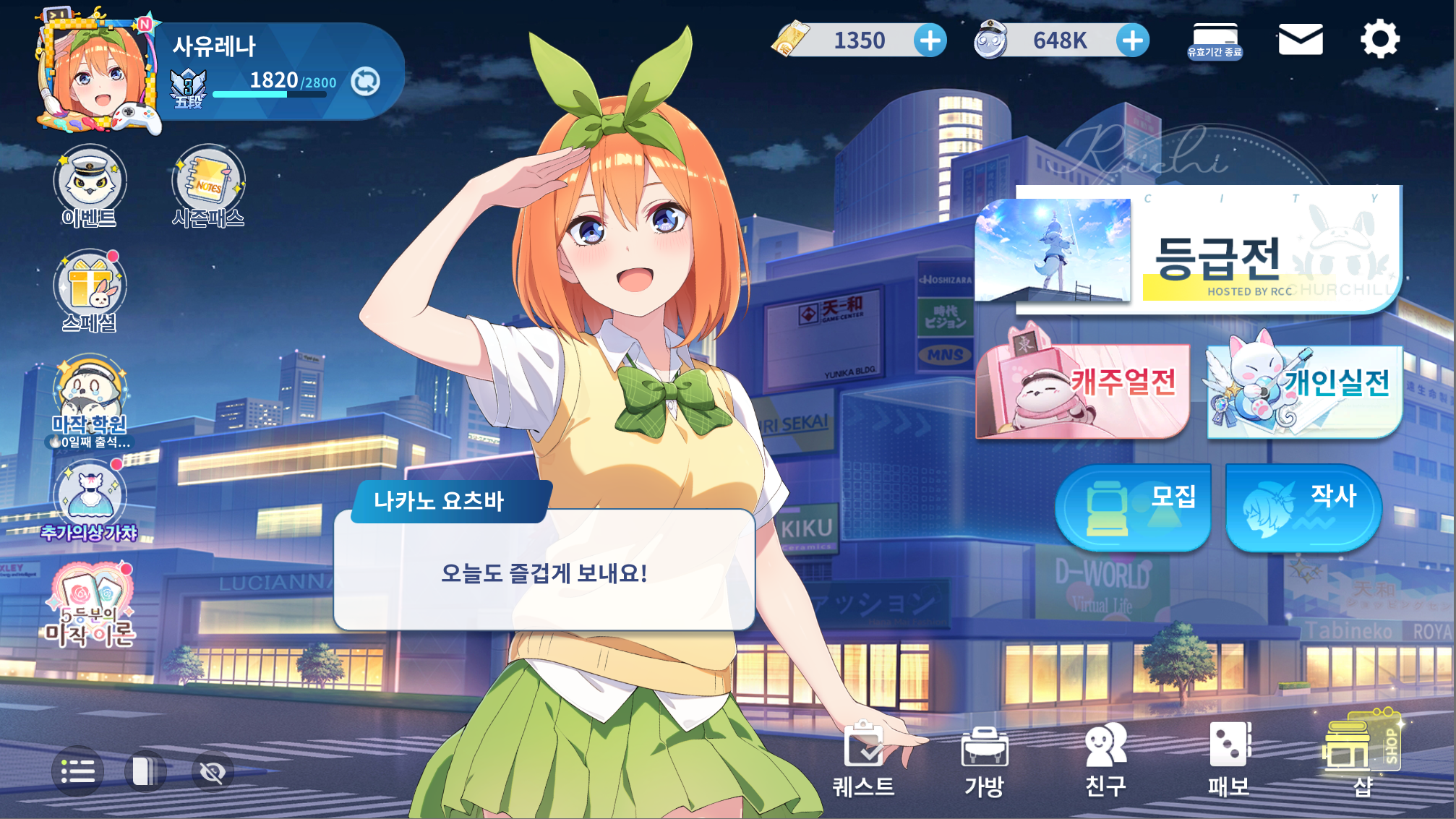
Task: Add more gold tickets with plus button
Action: pos(930,40)
